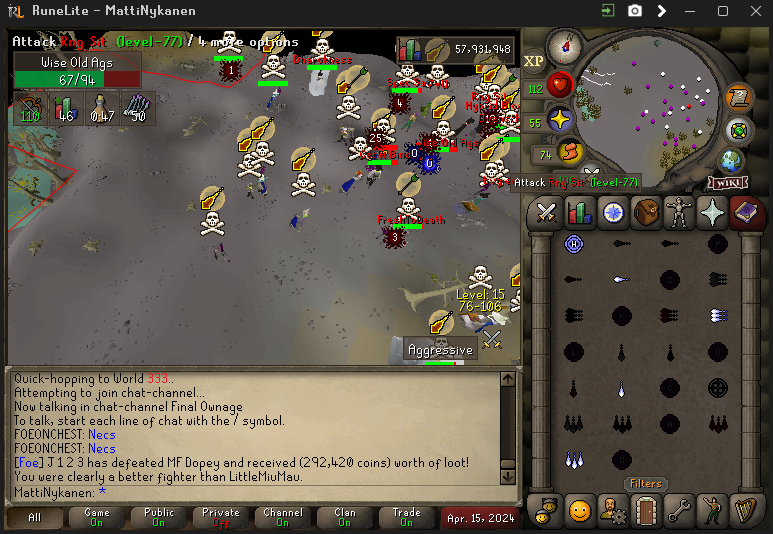This screenshot has height=534, width=773.
Task: Activate the Quick-prayers orb
Action: pyautogui.click(x=559, y=119)
